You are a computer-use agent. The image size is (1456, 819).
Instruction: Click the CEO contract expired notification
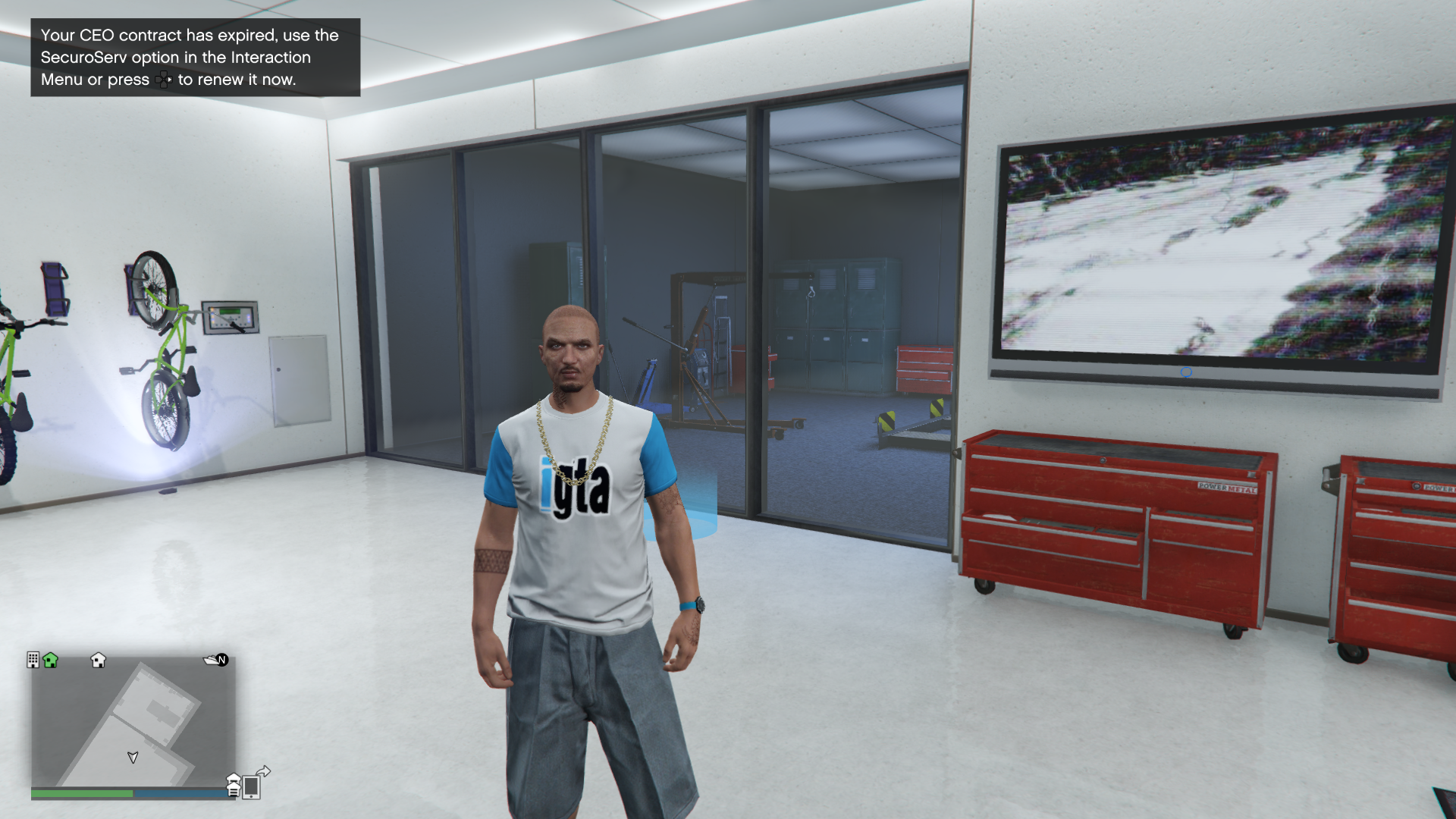(x=195, y=58)
